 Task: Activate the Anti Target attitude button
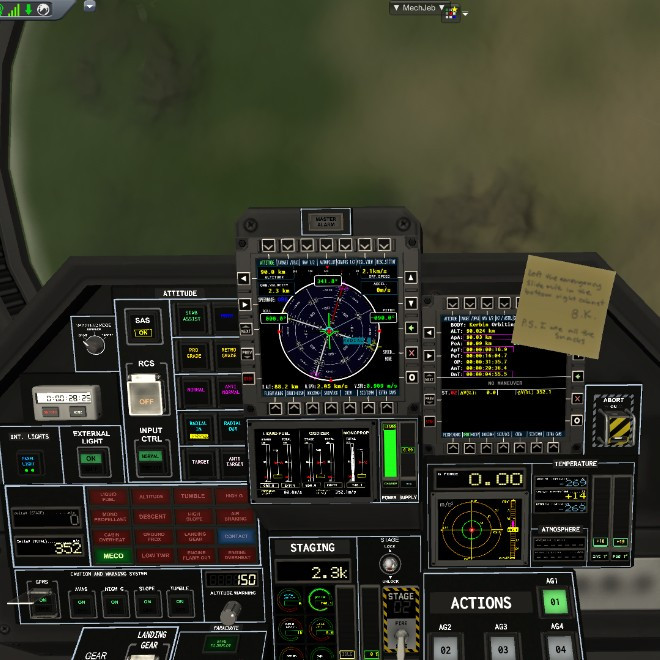tap(233, 461)
